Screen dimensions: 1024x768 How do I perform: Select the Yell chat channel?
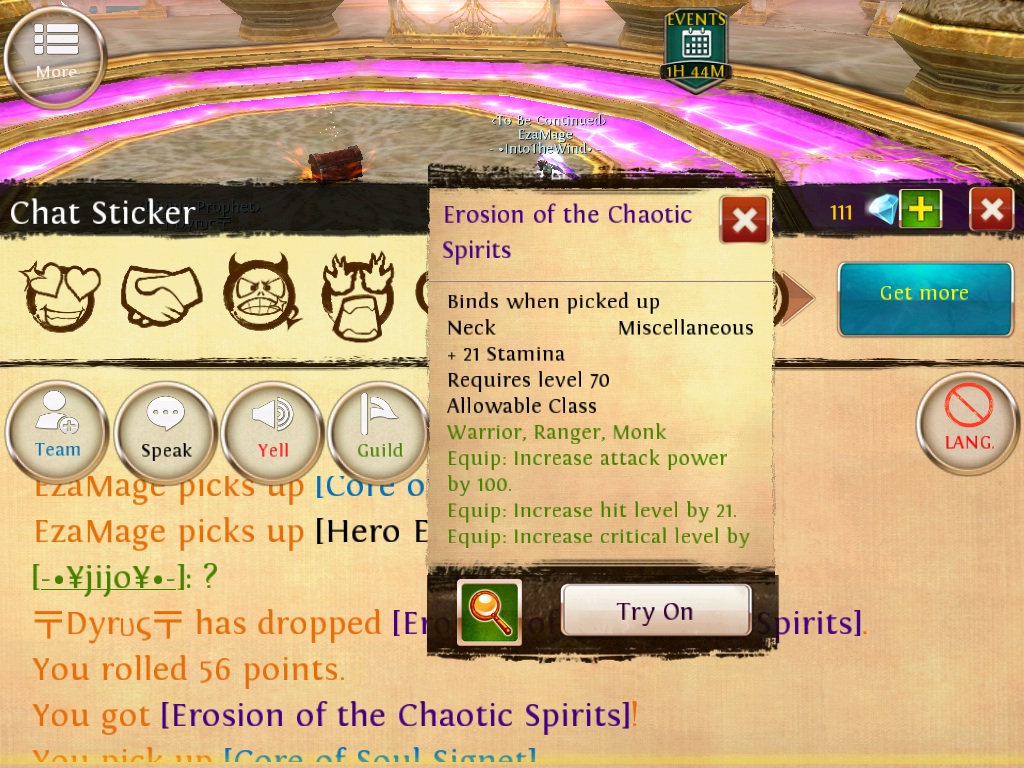click(273, 432)
